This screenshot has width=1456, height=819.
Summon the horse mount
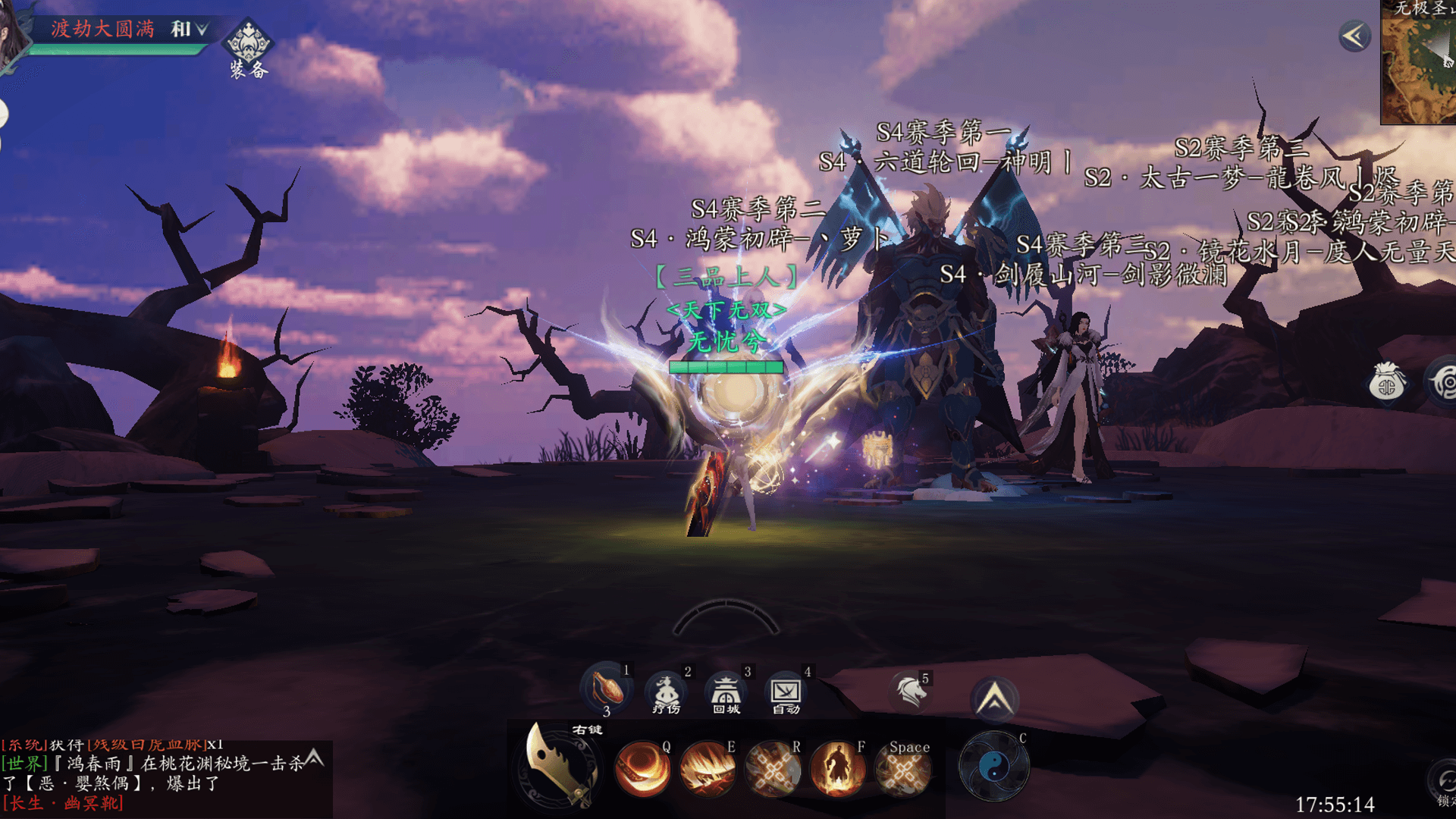910,692
